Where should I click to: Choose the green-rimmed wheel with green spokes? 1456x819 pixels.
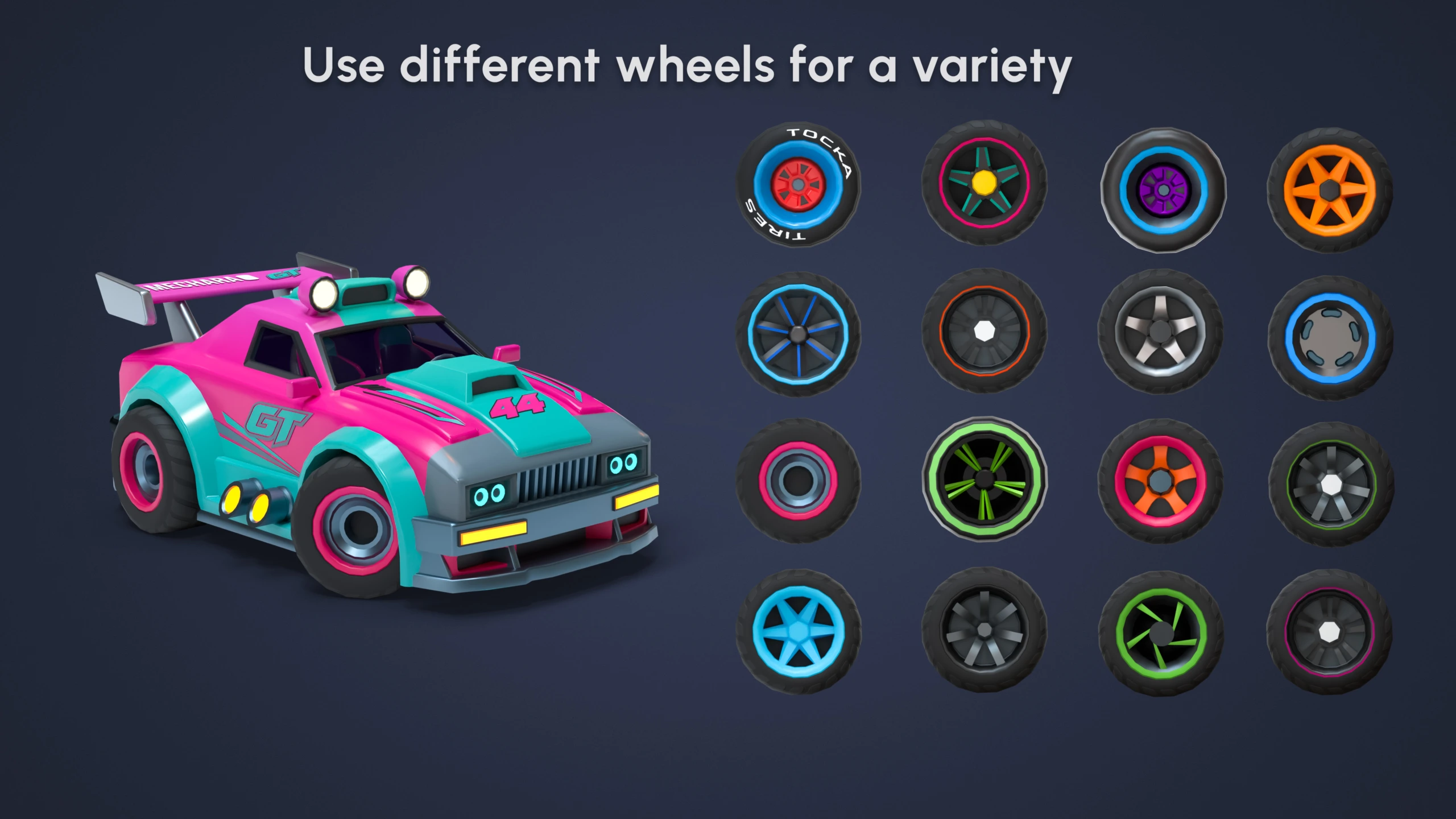(x=984, y=478)
